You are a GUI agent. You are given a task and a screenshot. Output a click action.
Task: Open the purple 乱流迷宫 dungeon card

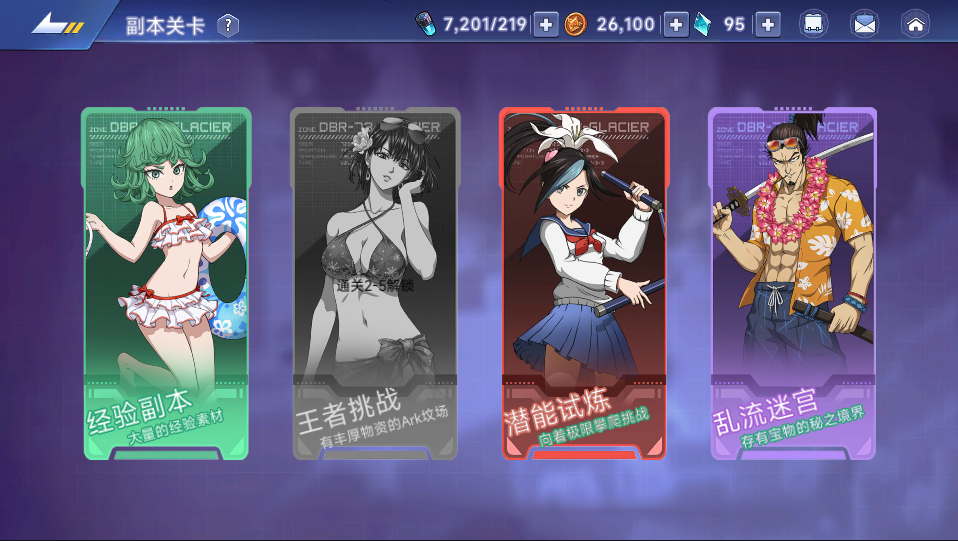tap(793, 283)
